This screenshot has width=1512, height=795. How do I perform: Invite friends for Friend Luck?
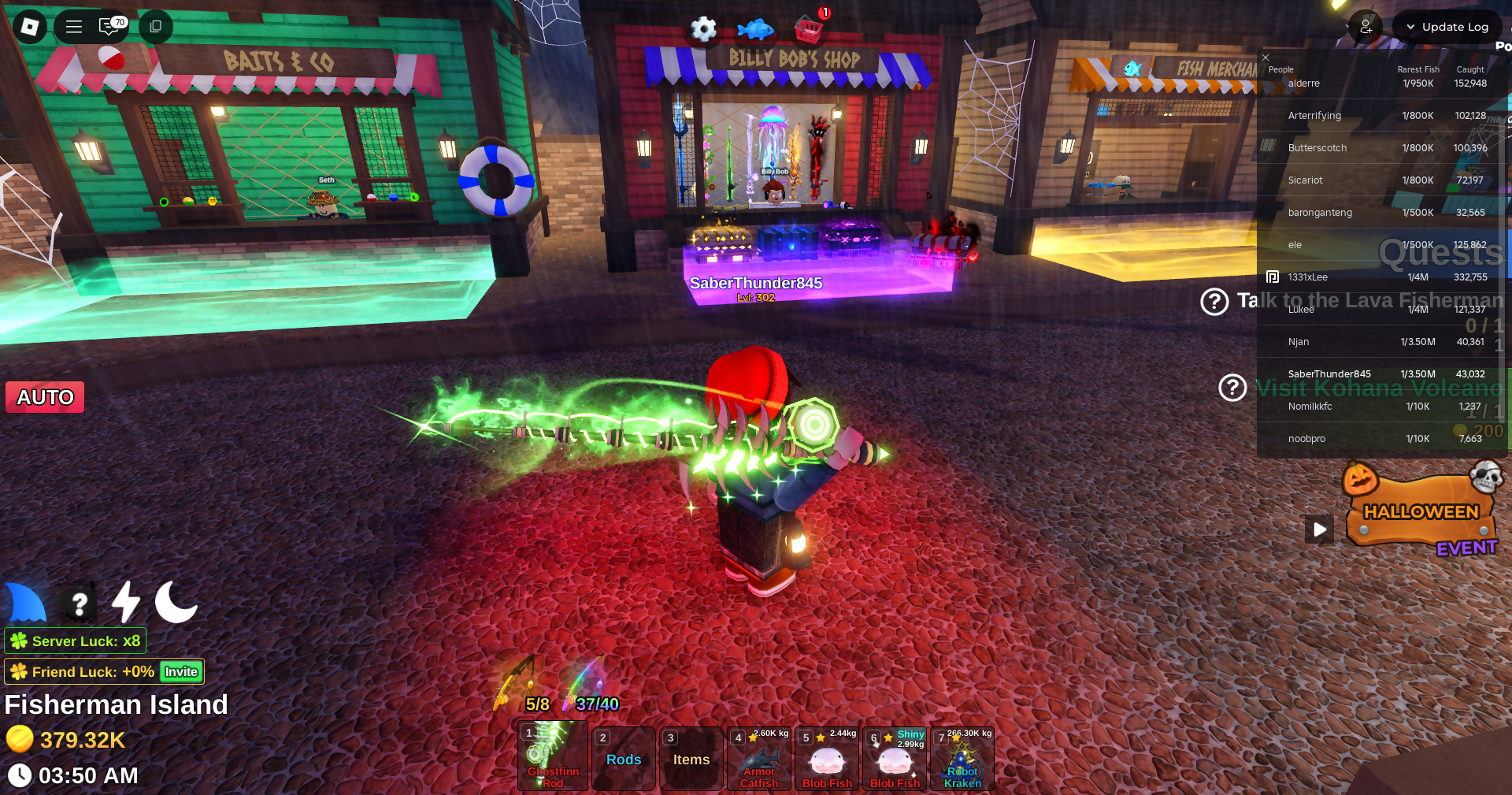tap(181, 671)
